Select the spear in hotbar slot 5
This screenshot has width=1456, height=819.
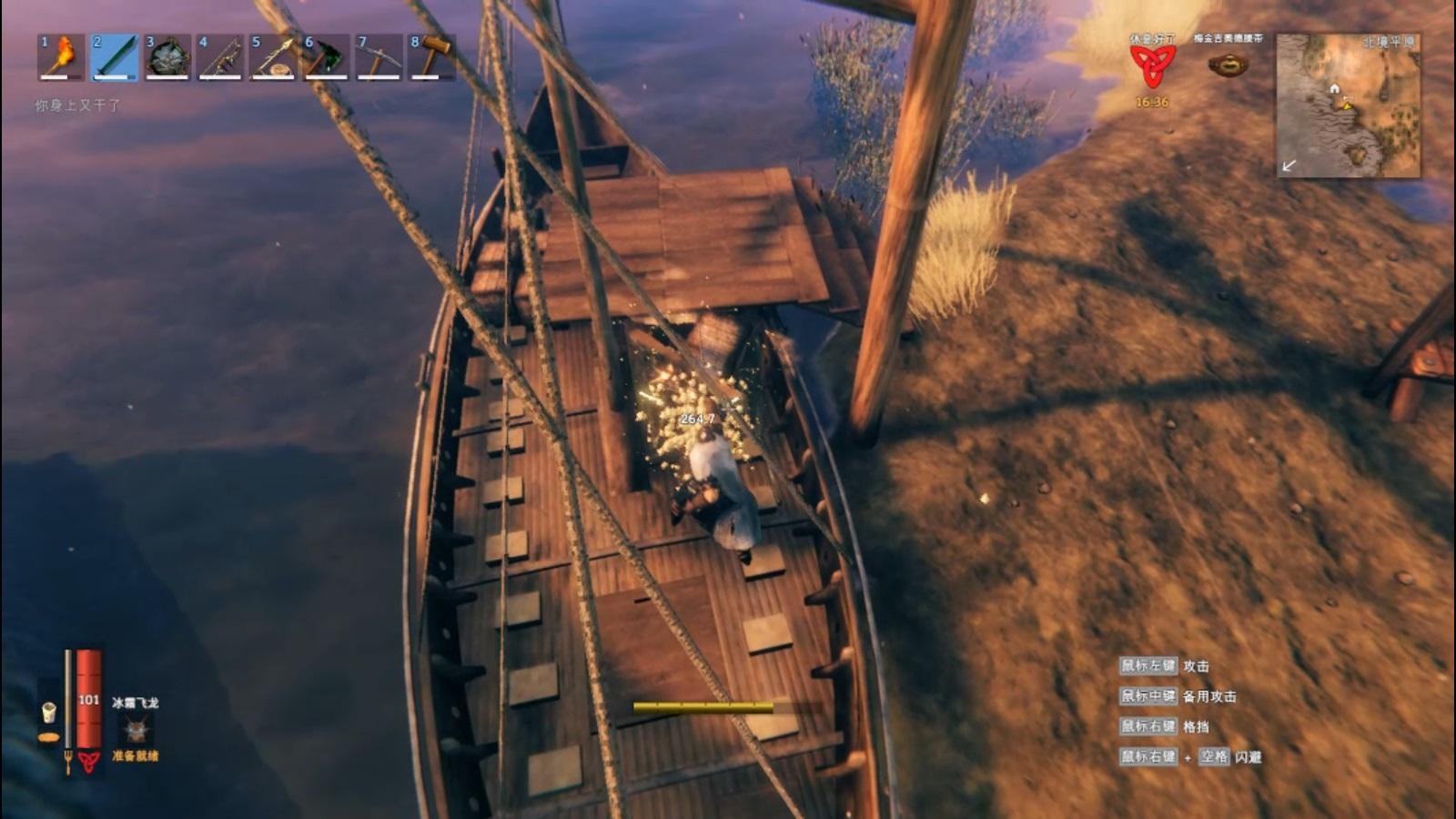pyautogui.click(x=273, y=57)
